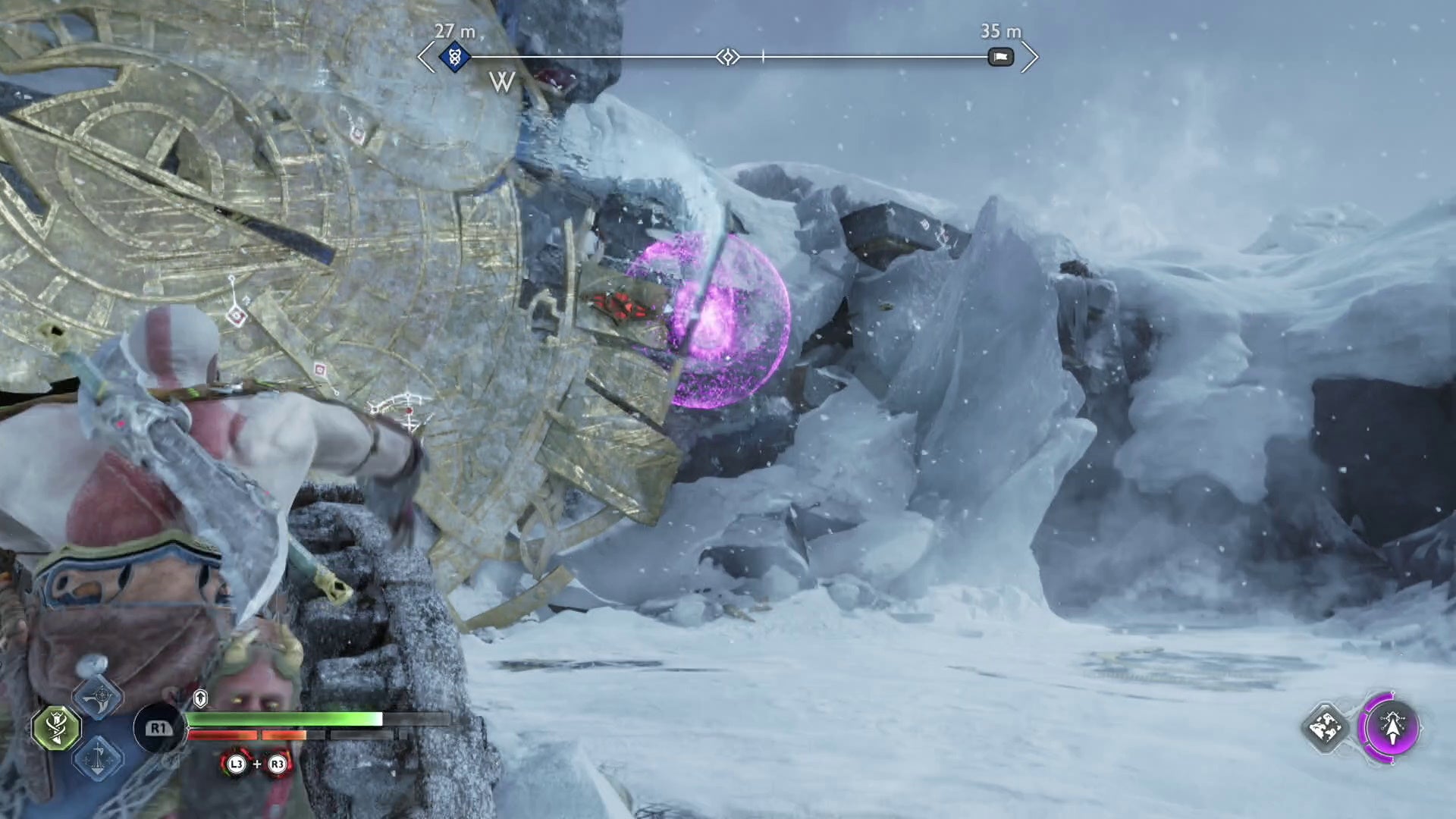Click the flag marker on the compass
1456x819 pixels.
point(1000,57)
